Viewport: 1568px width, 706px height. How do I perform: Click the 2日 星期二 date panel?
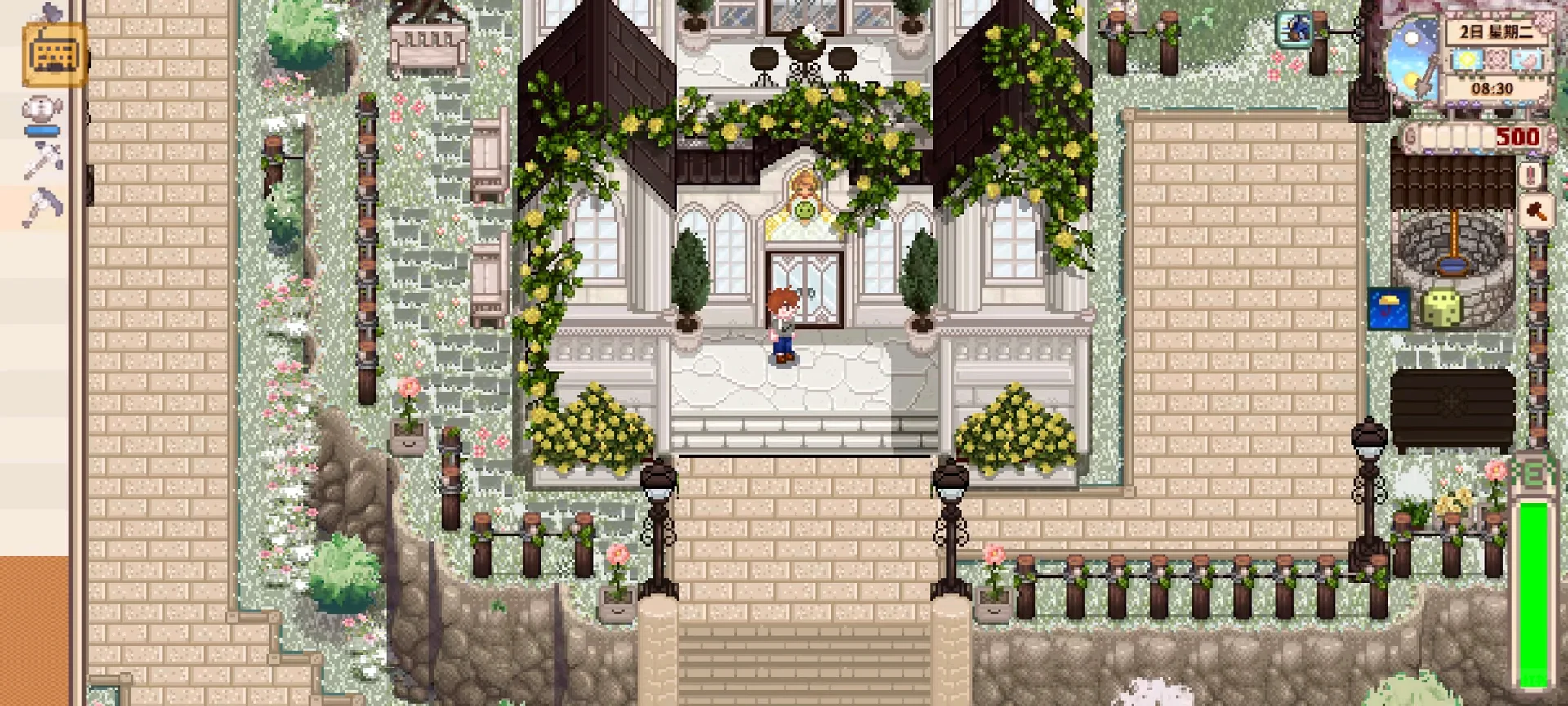click(x=1497, y=32)
